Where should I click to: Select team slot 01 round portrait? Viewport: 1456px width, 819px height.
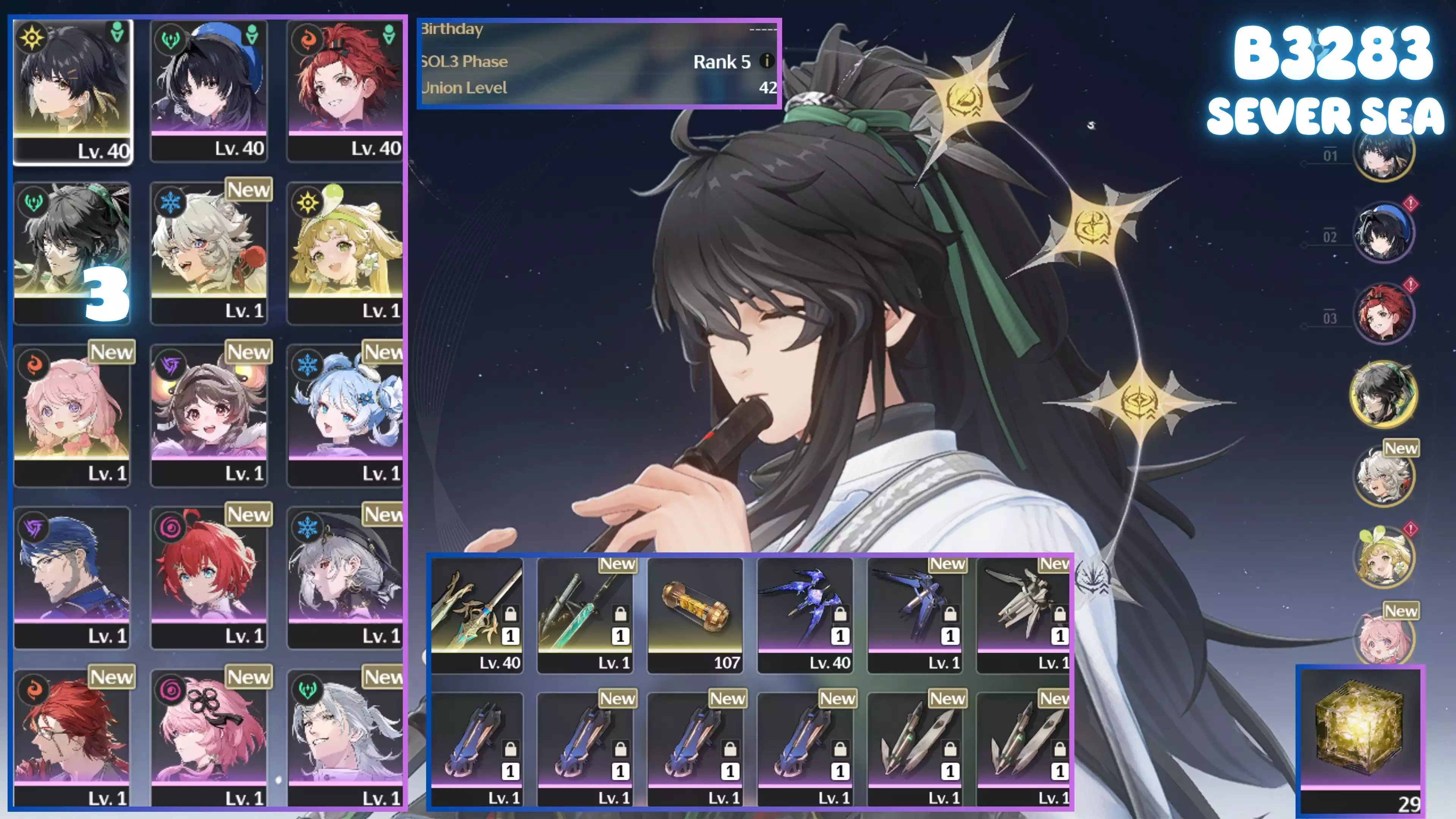coord(1383,152)
